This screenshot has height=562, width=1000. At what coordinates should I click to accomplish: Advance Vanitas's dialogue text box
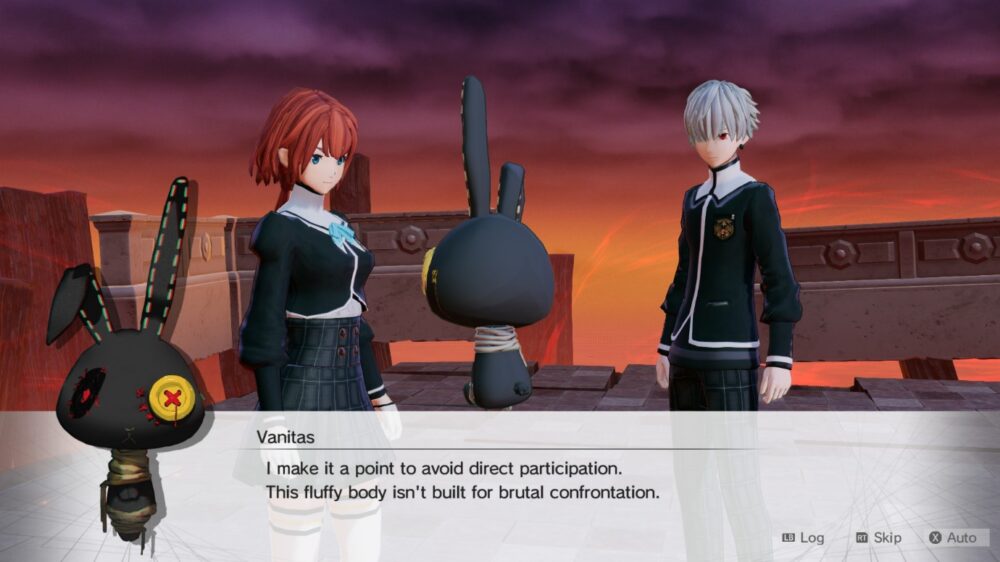click(x=500, y=480)
